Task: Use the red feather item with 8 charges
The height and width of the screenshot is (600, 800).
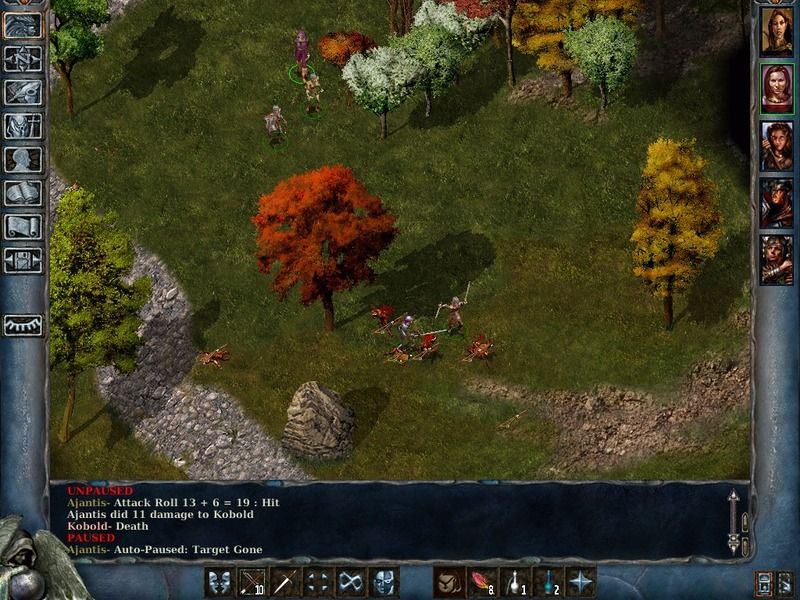Action: pos(482,581)
